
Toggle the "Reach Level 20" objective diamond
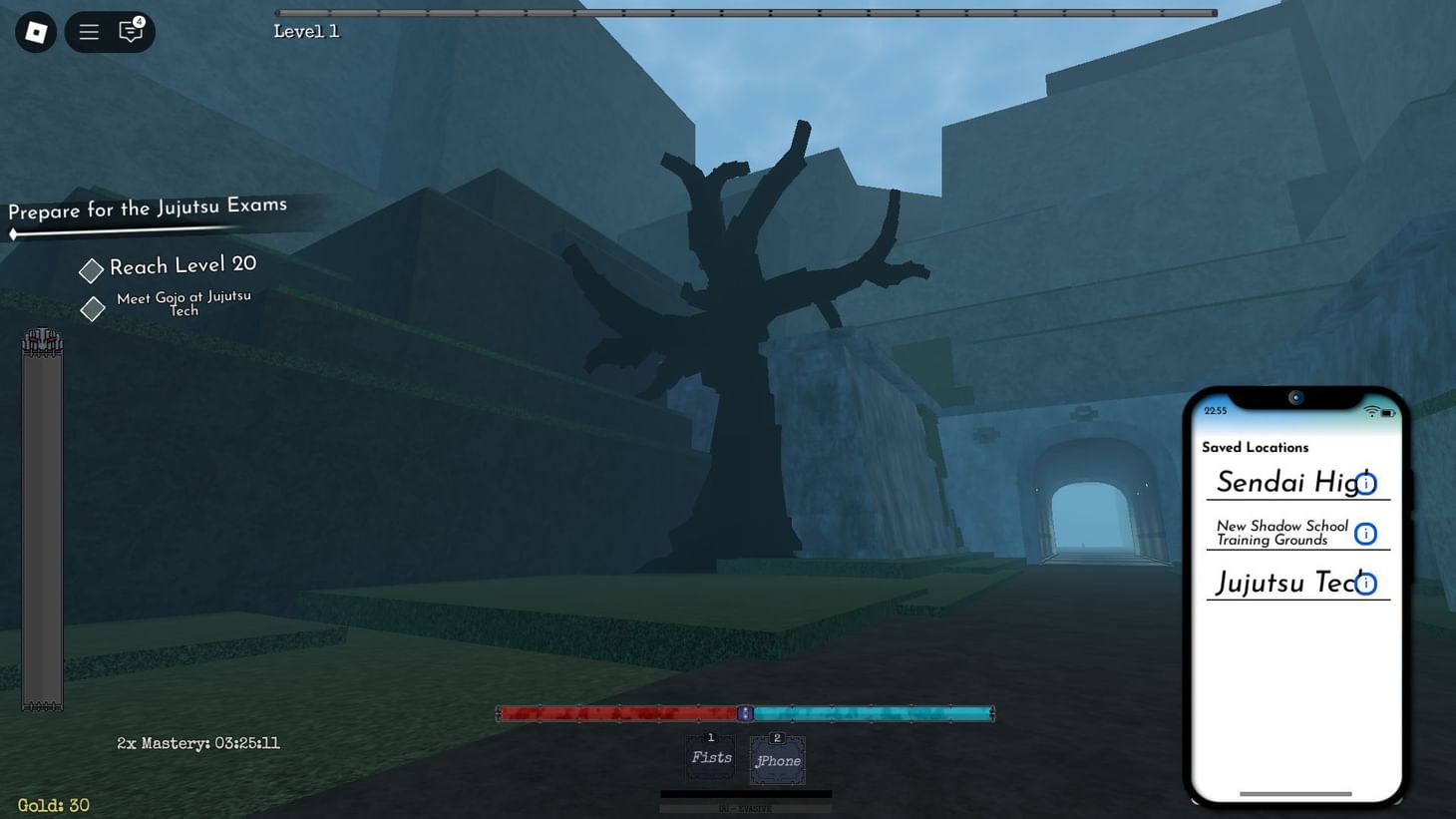(x=90, y=269)
